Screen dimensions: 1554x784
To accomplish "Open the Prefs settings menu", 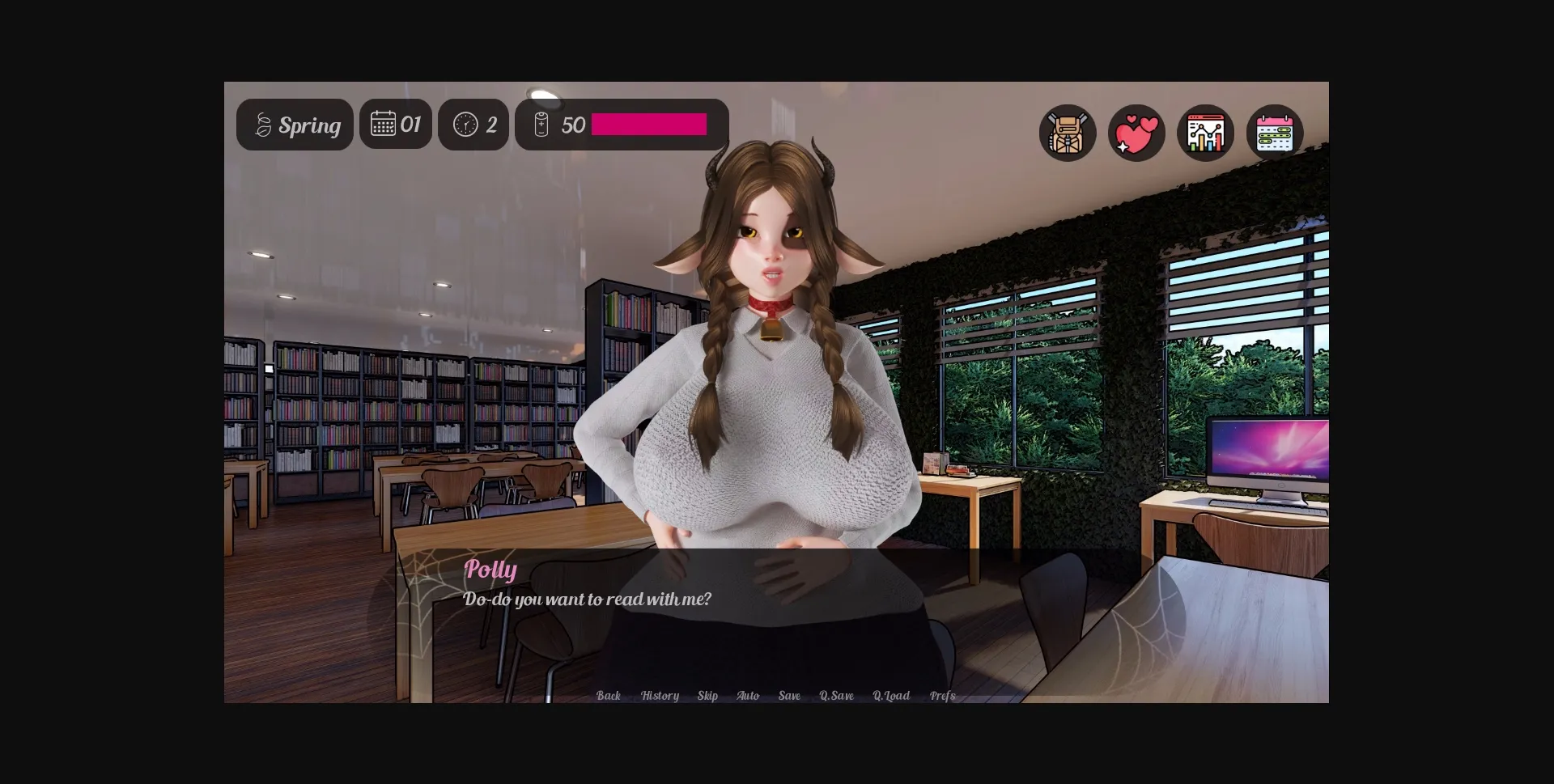I will (x=942, y=696).
